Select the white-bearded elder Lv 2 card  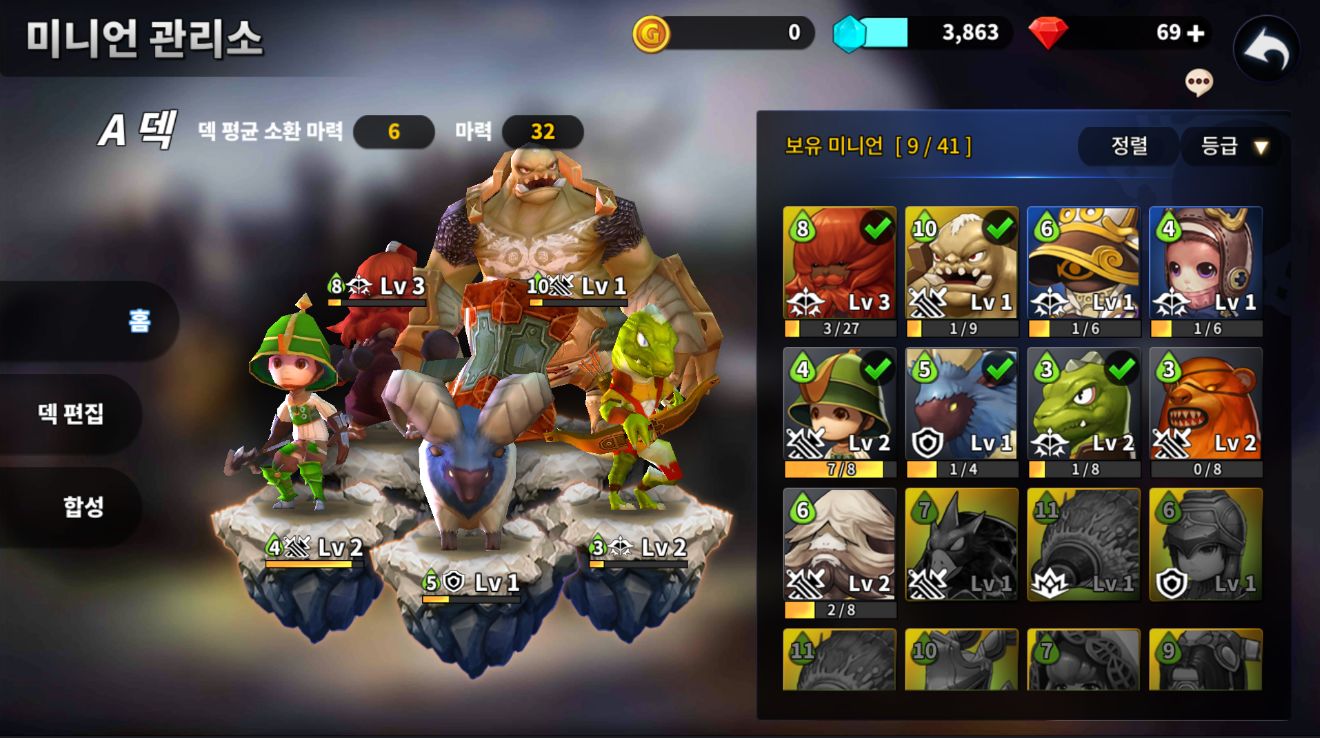point(839,544)
